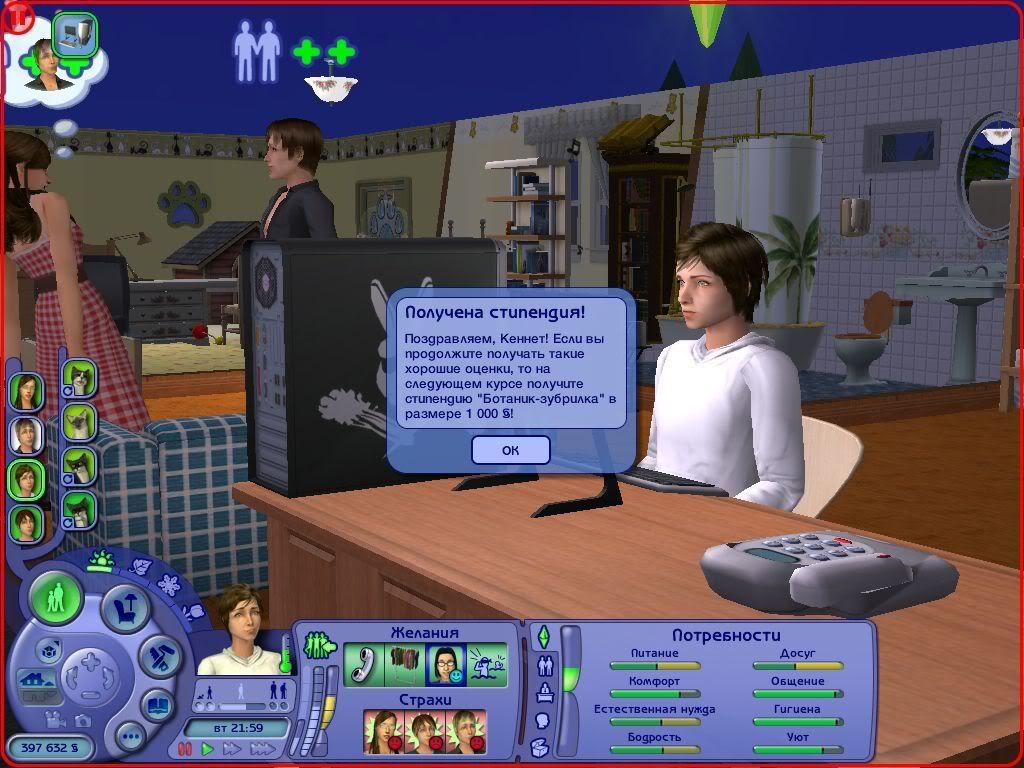Switch to Live mode button
This screenshot has height=768, width=1024.
click(x=56, y=599)
